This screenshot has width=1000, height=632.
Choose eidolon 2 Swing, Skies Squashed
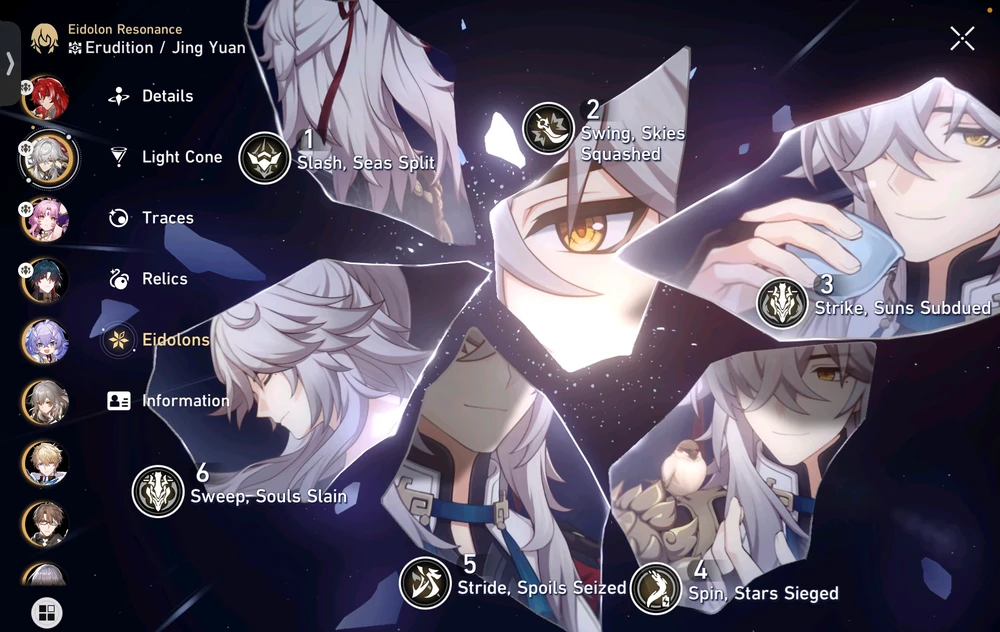[x=548, y=129]
